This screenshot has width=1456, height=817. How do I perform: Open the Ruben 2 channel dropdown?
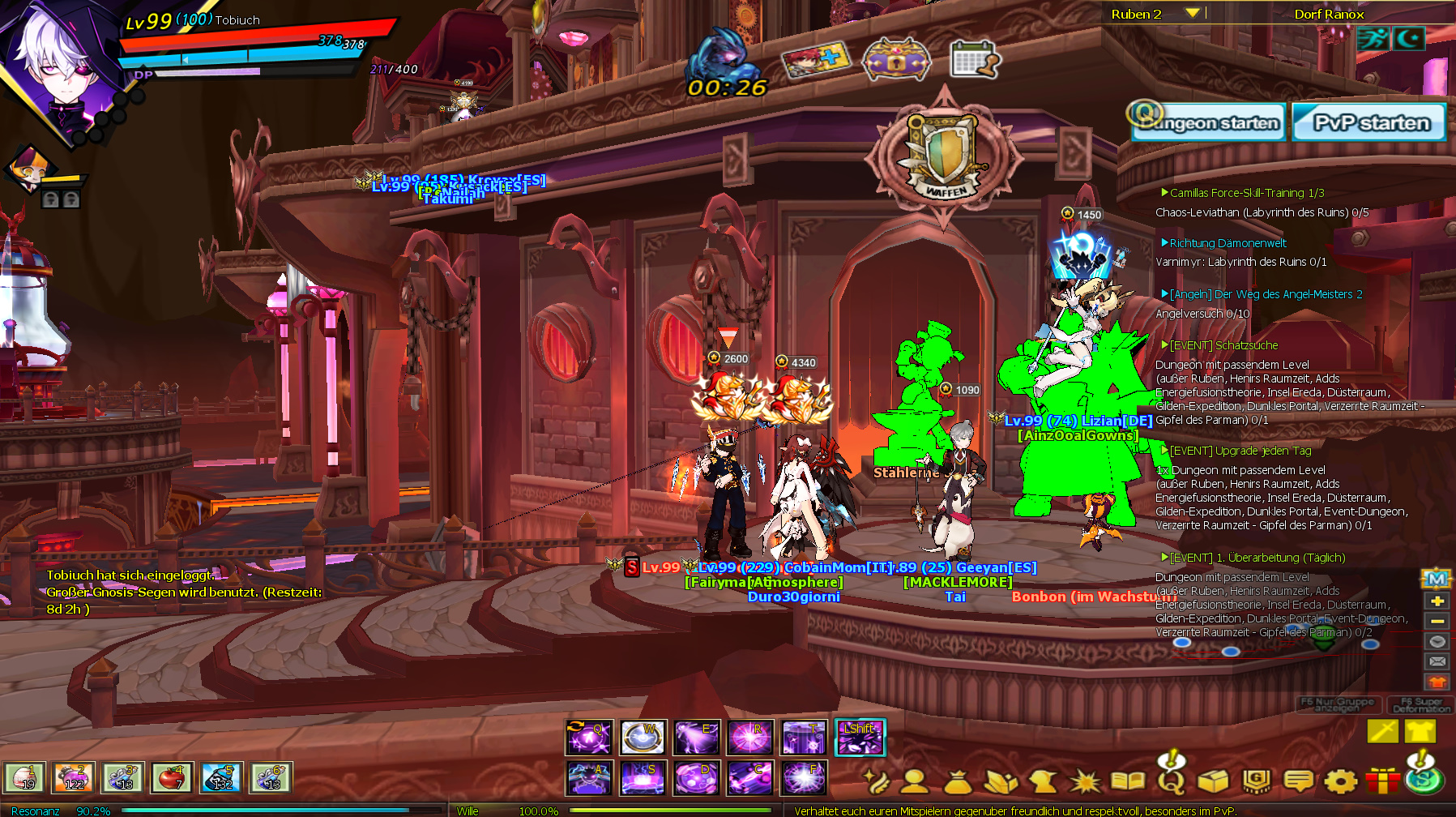tap(1191, 13)
